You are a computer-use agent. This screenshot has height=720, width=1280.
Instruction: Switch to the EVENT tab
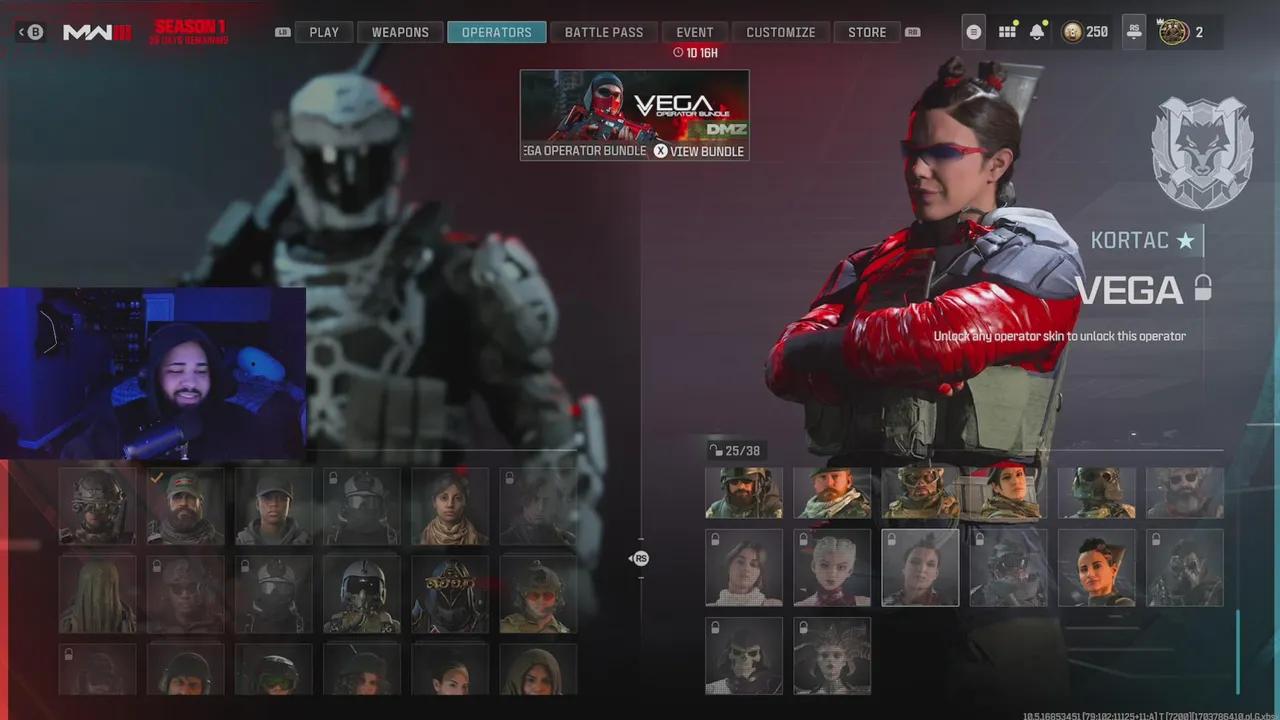coord(694,31)
